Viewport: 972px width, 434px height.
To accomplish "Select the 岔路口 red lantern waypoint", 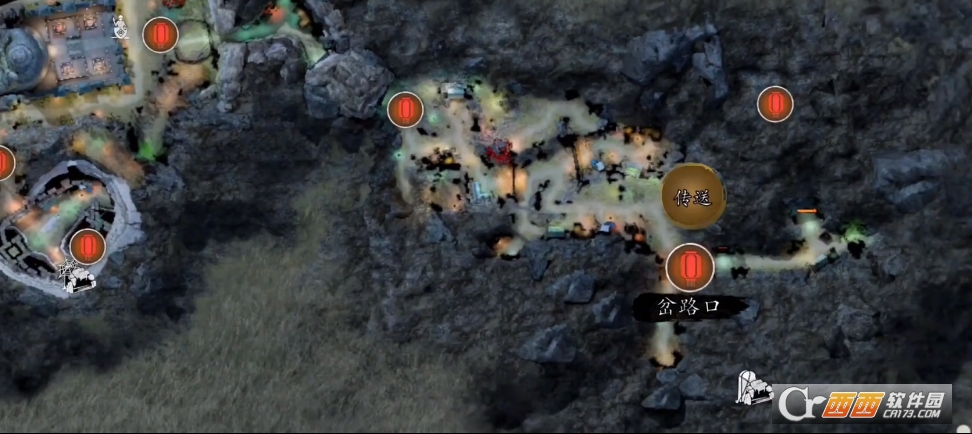I will pyautogui.click(x=690, y=267).
